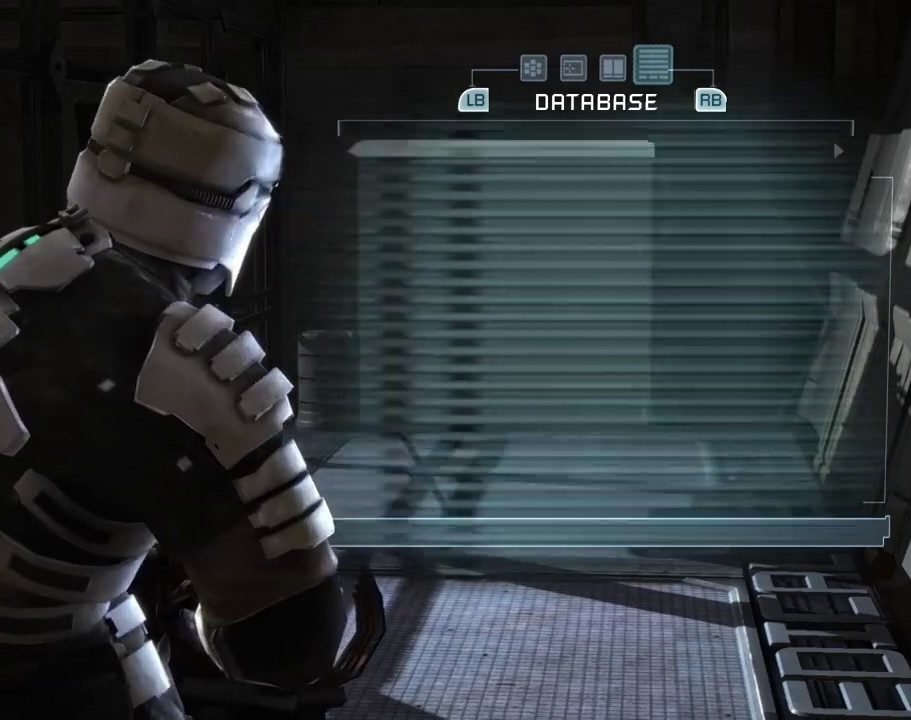
Task: Open the map screen tab
Action: 573,68
